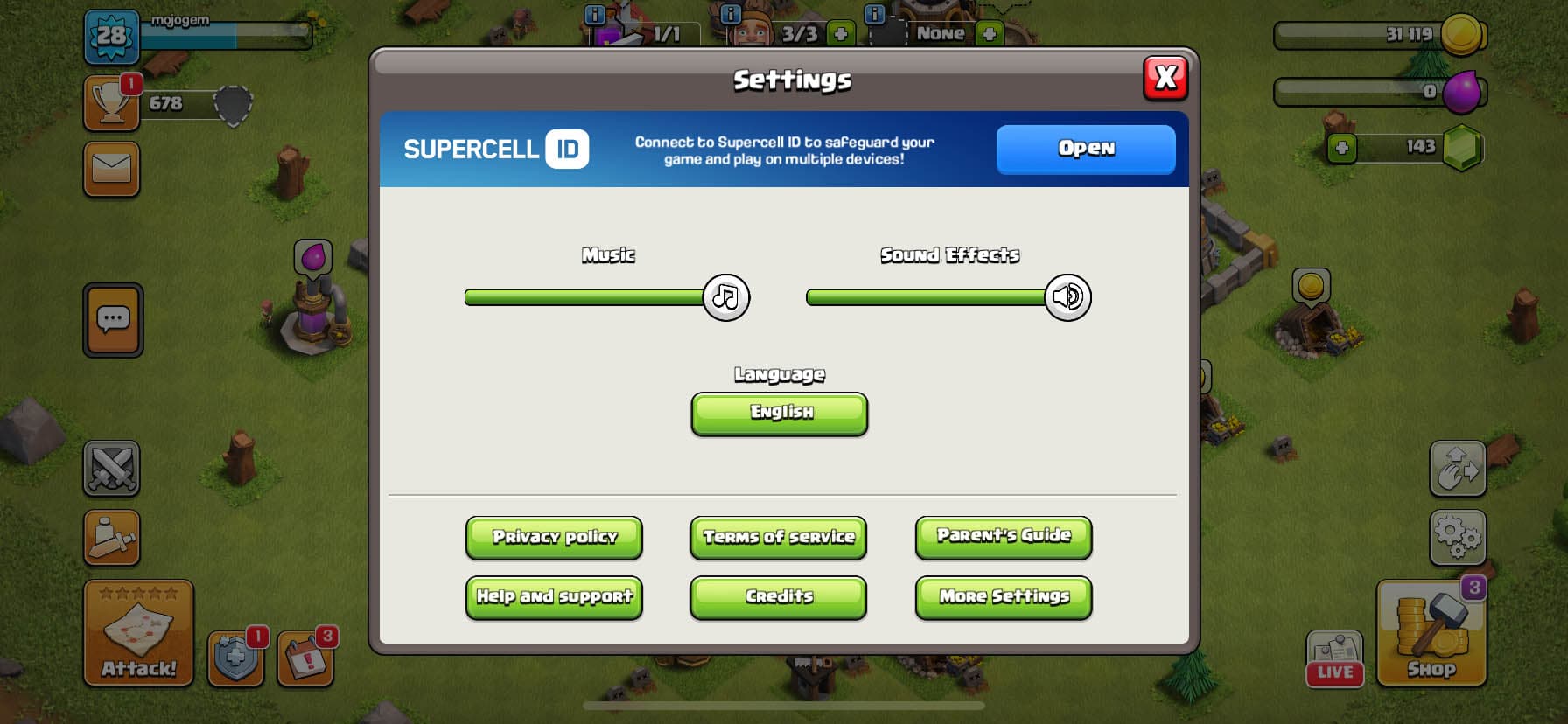Change the English language setting
The height and width of the screenshot is (724, 1568).
click(x=779, y=413)
